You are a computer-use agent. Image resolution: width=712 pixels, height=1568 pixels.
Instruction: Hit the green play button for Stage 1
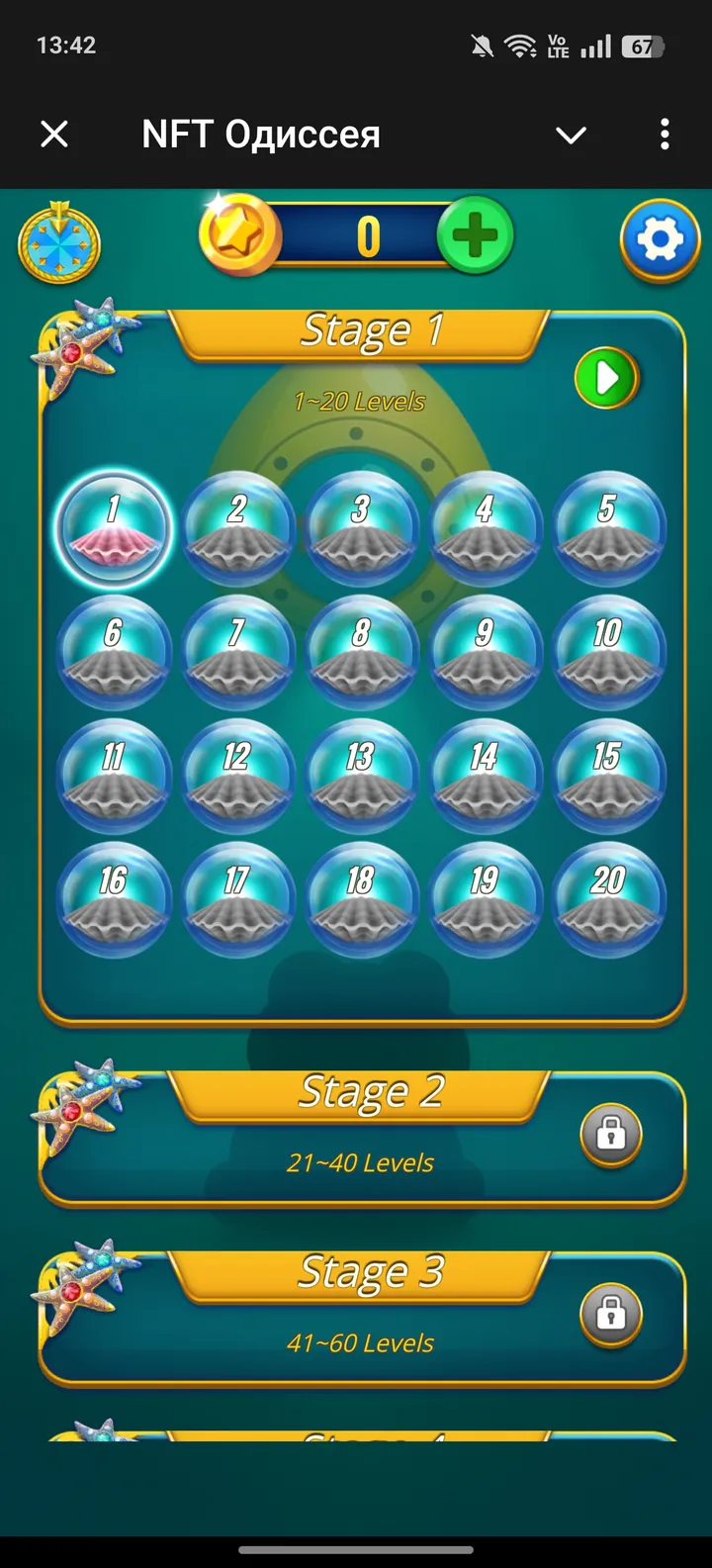(x=607, y=378)
